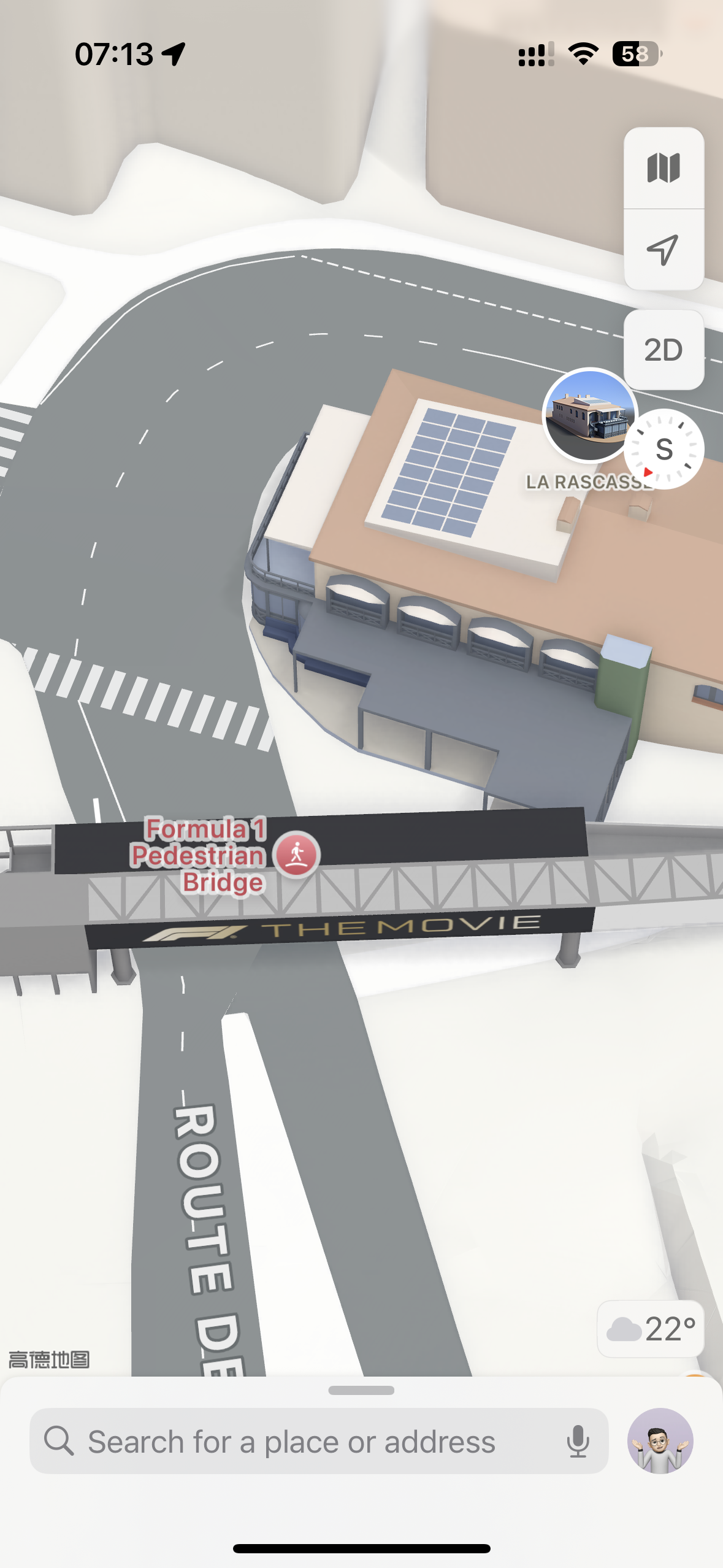Switch the map to 2D view

click(x=664, y=350)
